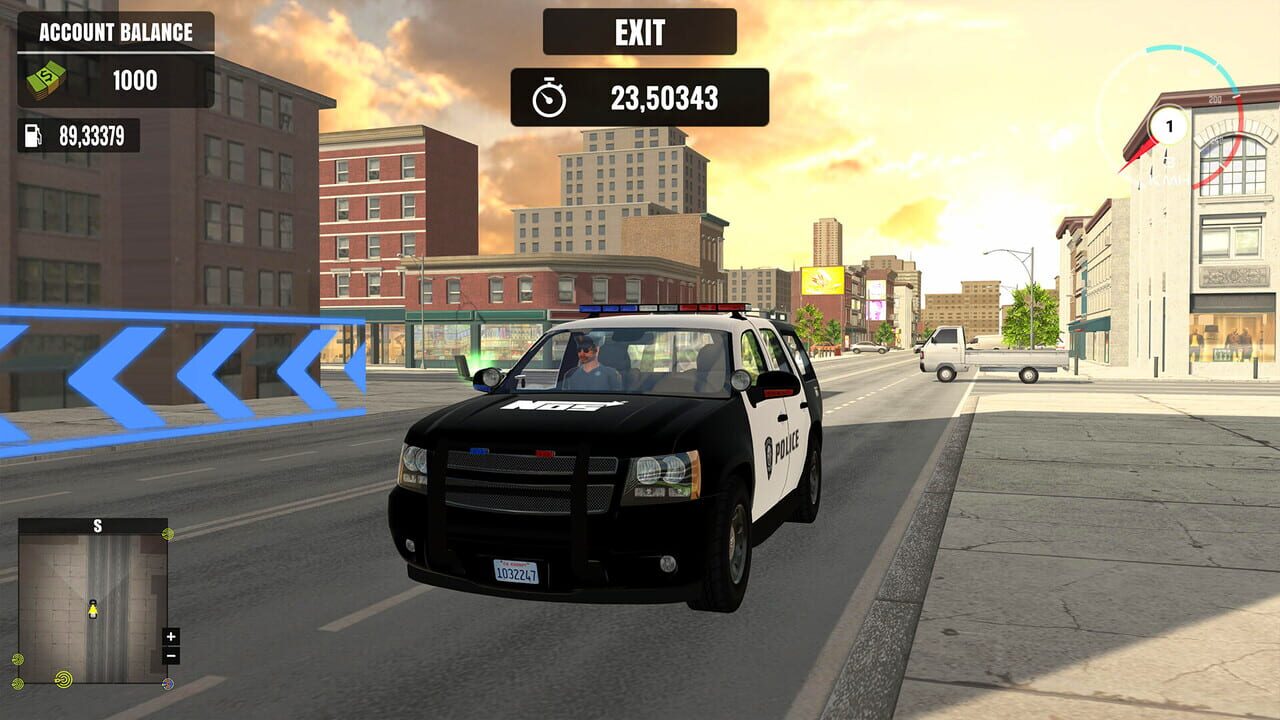
Task: Click the timer value 23,50343
Action: (665, 97)
